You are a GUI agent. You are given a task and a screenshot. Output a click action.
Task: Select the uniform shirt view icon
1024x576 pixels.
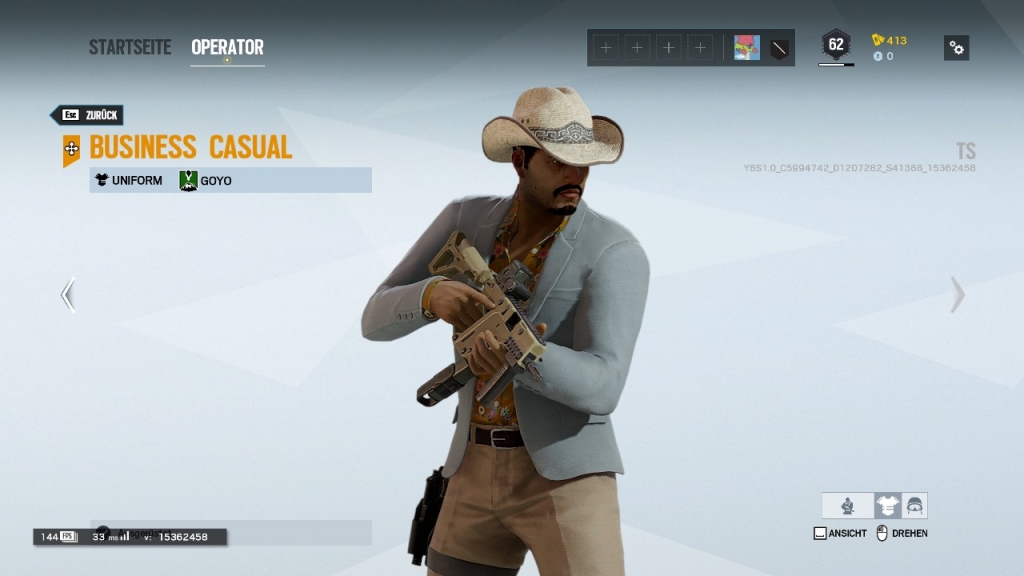click(887, 506)
